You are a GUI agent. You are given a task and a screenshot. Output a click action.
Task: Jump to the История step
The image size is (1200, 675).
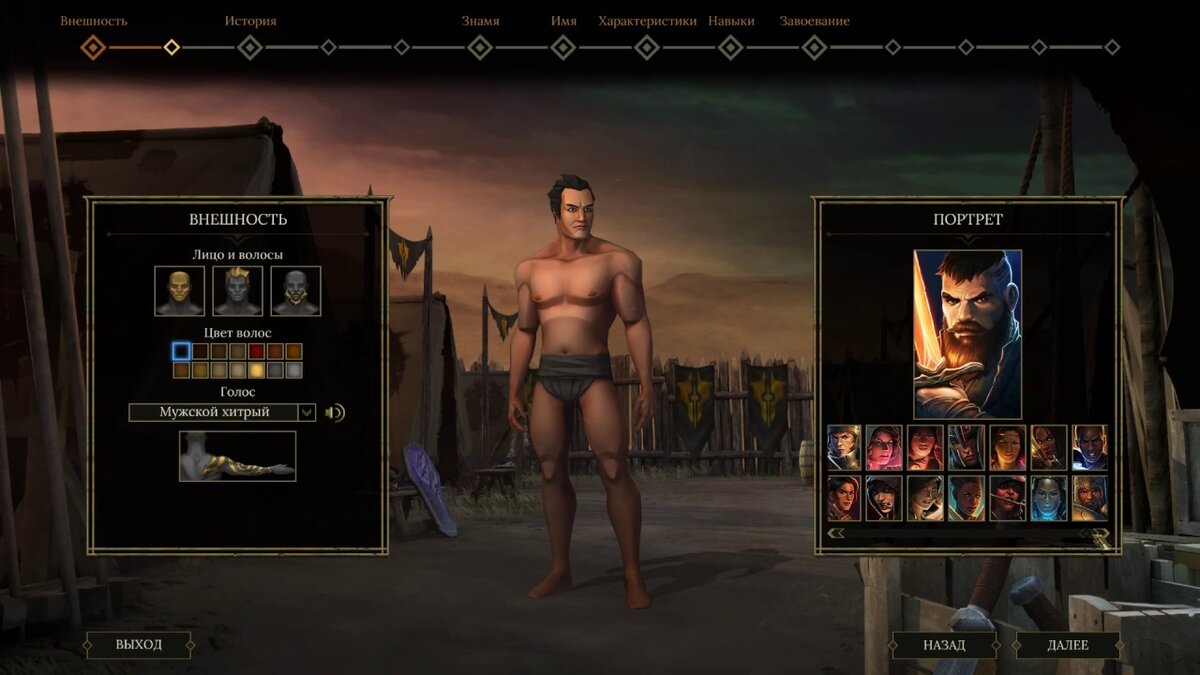(x=250, y=47)
